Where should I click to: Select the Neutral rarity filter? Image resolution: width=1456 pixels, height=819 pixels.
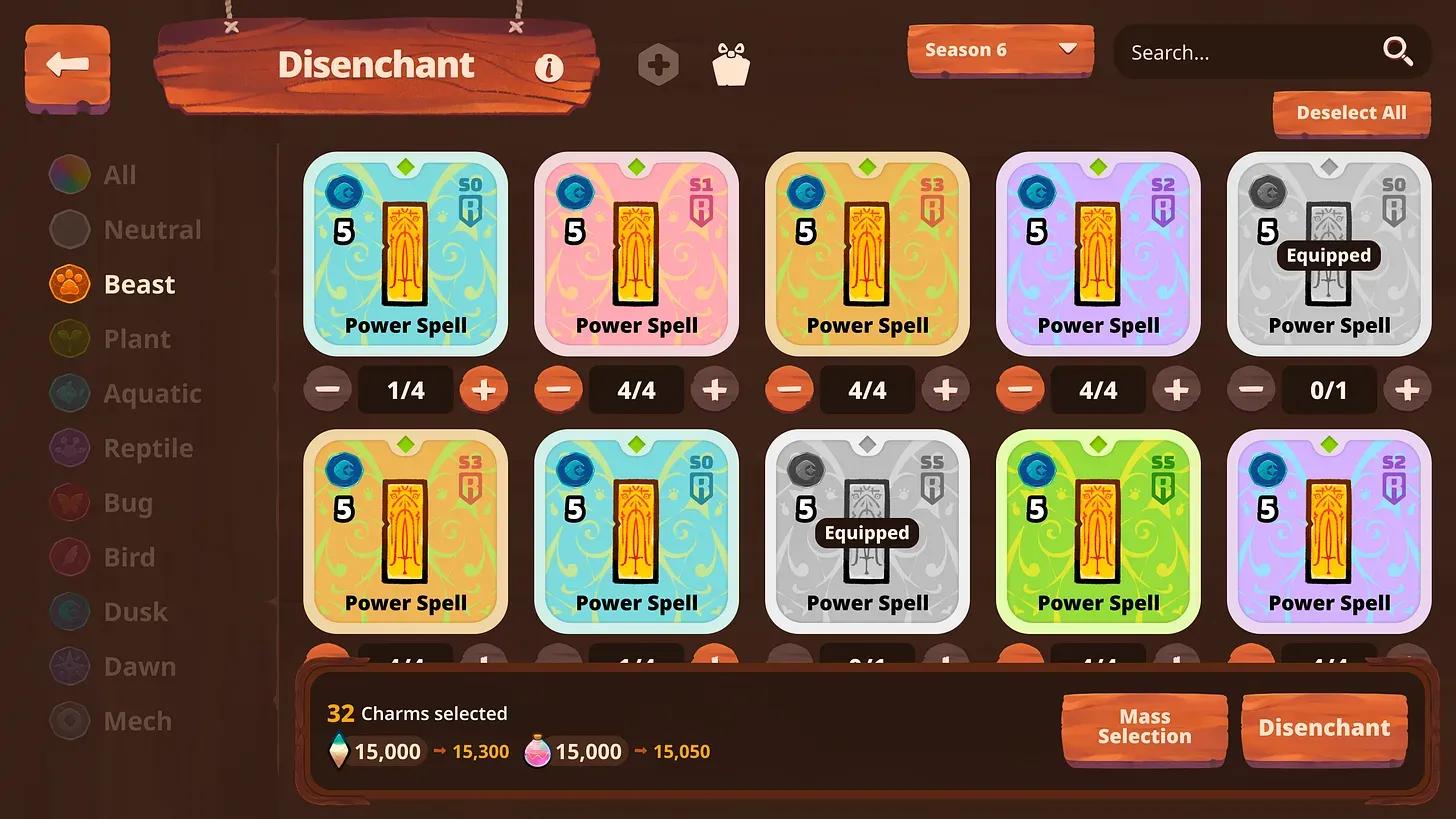pyautogui.click(x=69, y=228)
